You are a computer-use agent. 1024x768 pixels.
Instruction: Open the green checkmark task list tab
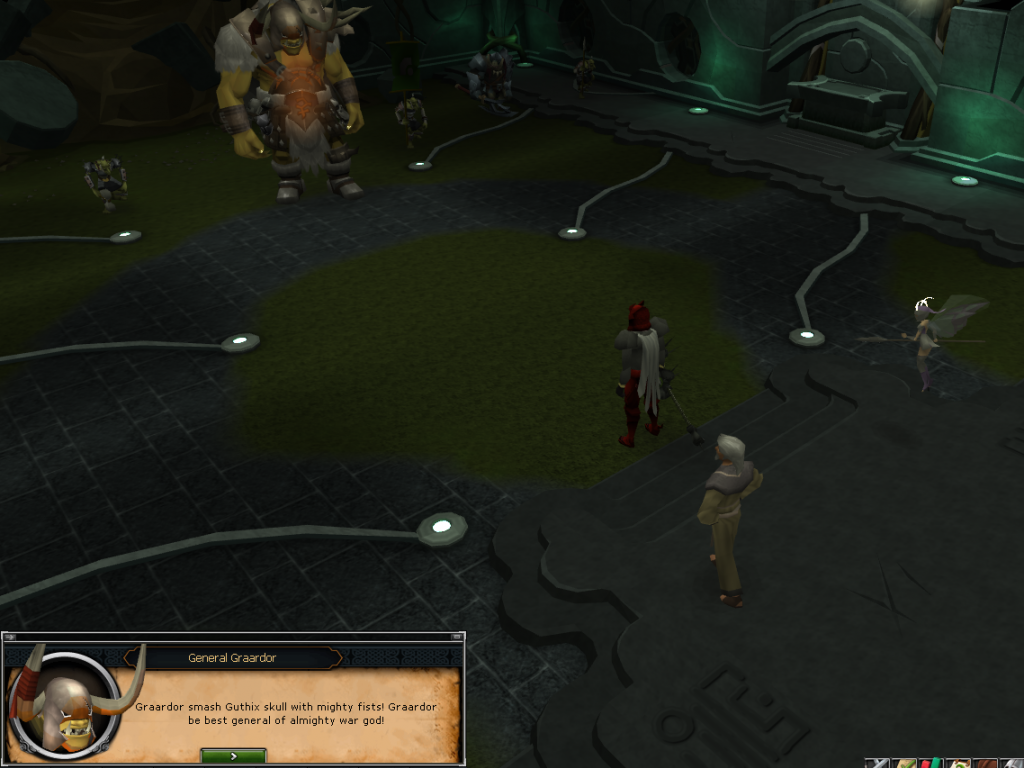(905, 763)
